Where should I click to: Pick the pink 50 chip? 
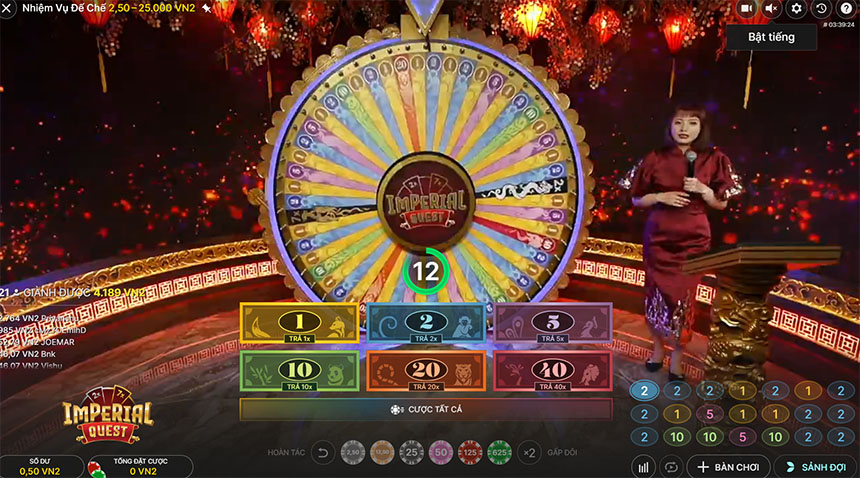[x=441, y=453]
